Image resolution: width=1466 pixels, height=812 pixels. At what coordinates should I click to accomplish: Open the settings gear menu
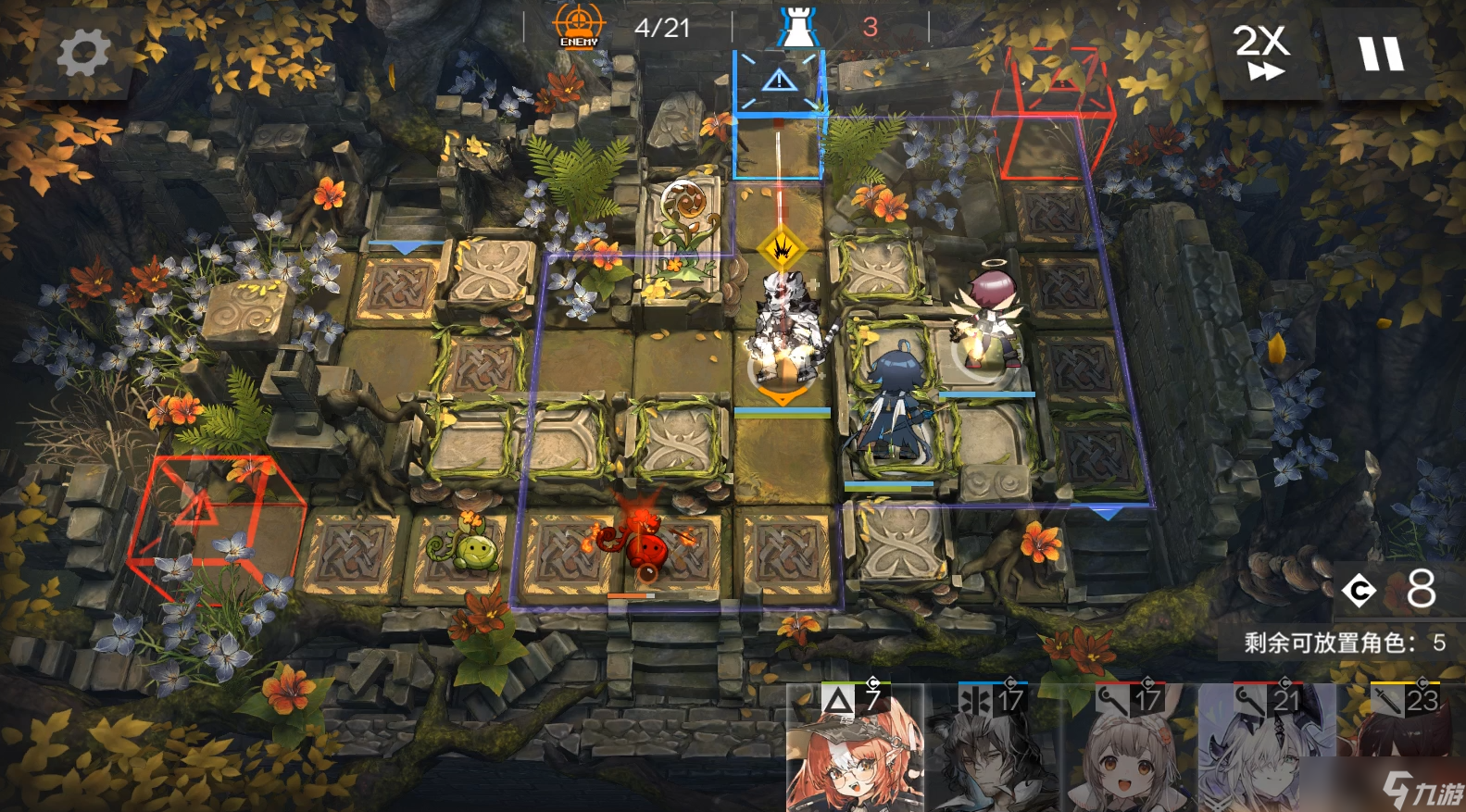(x=82, y=52)
